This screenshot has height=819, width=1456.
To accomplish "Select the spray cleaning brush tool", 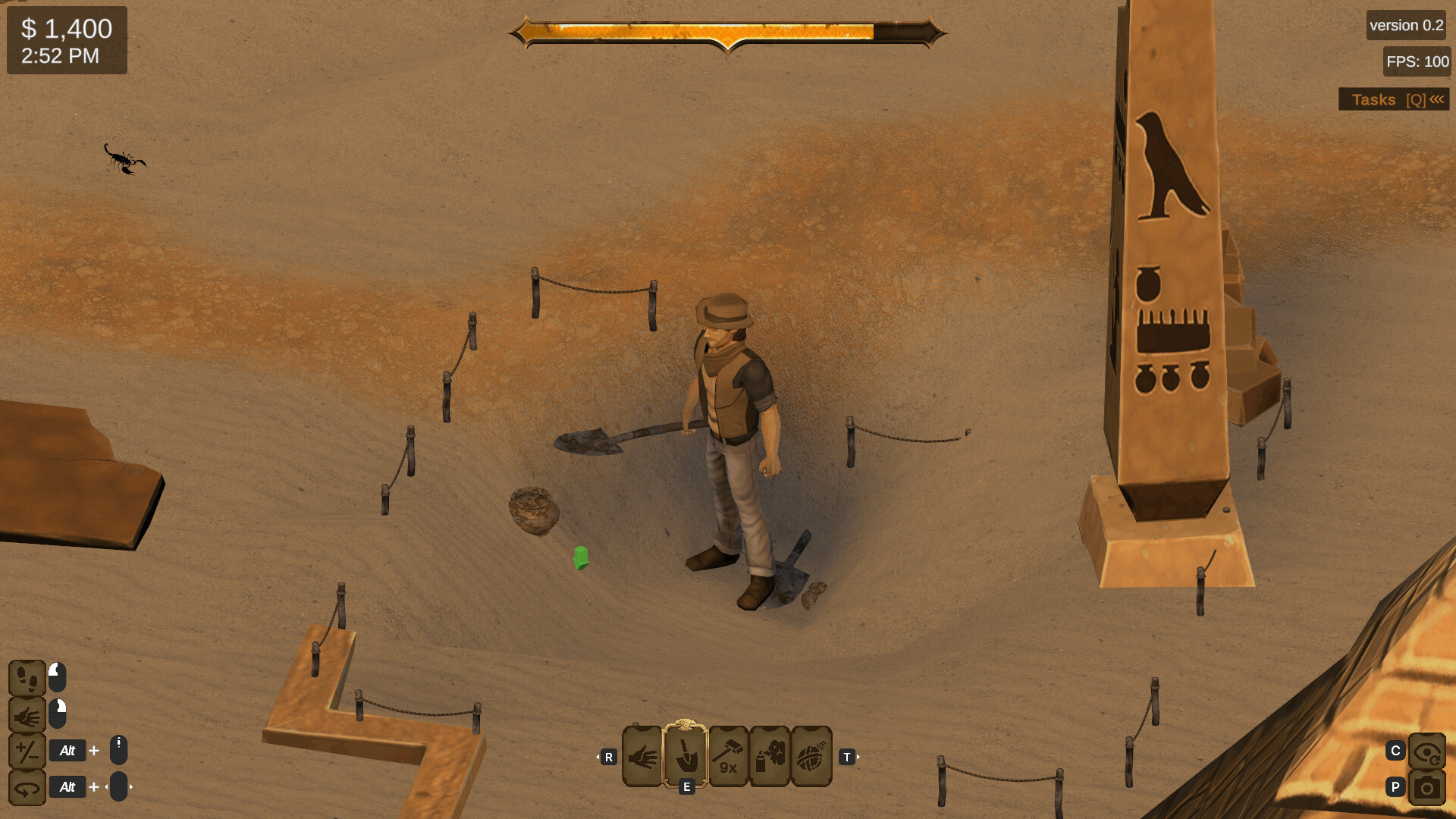I will tap(769, 756).
